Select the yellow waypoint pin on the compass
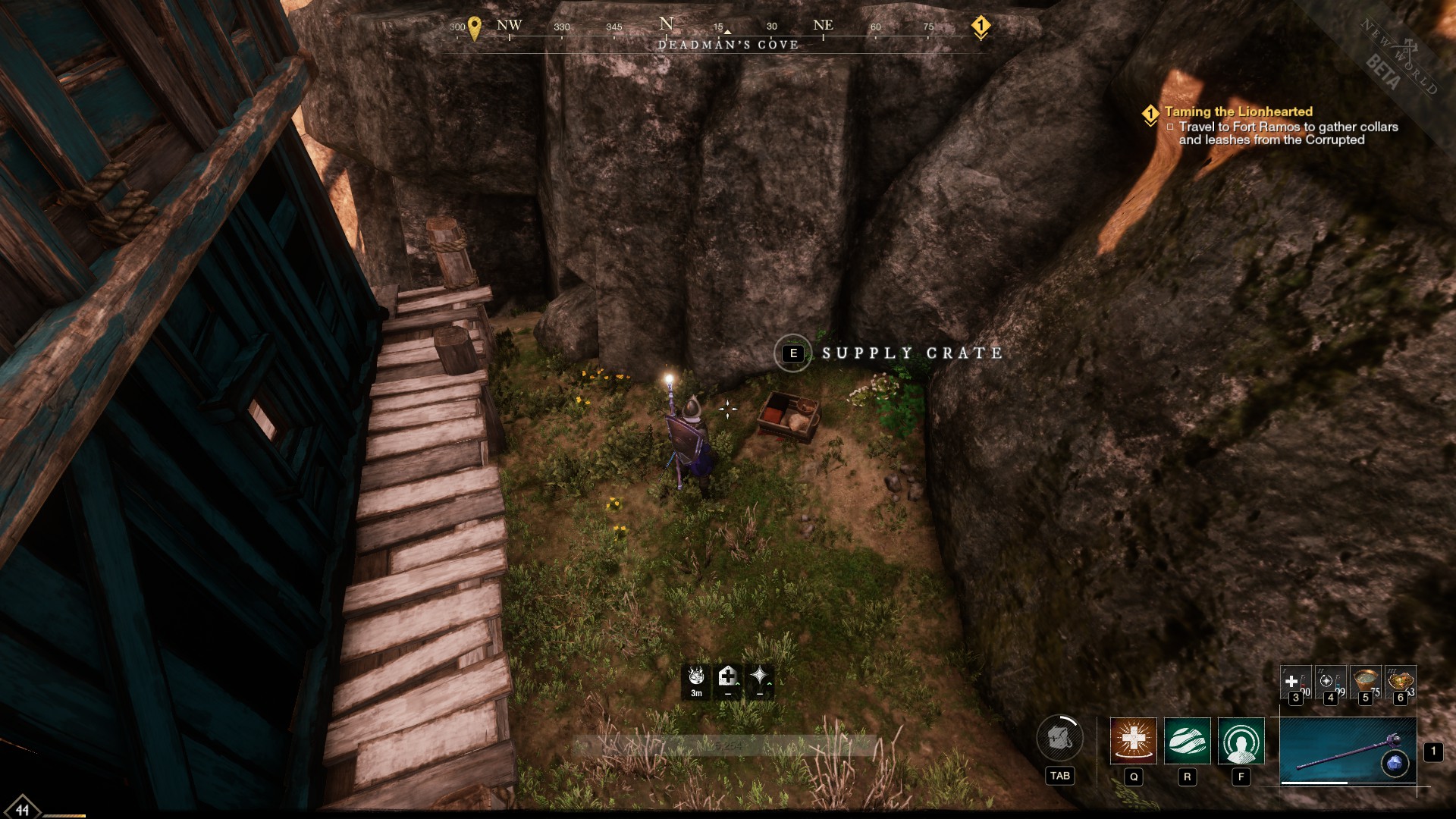1456x819 pixels. click(x=474, y=25)
